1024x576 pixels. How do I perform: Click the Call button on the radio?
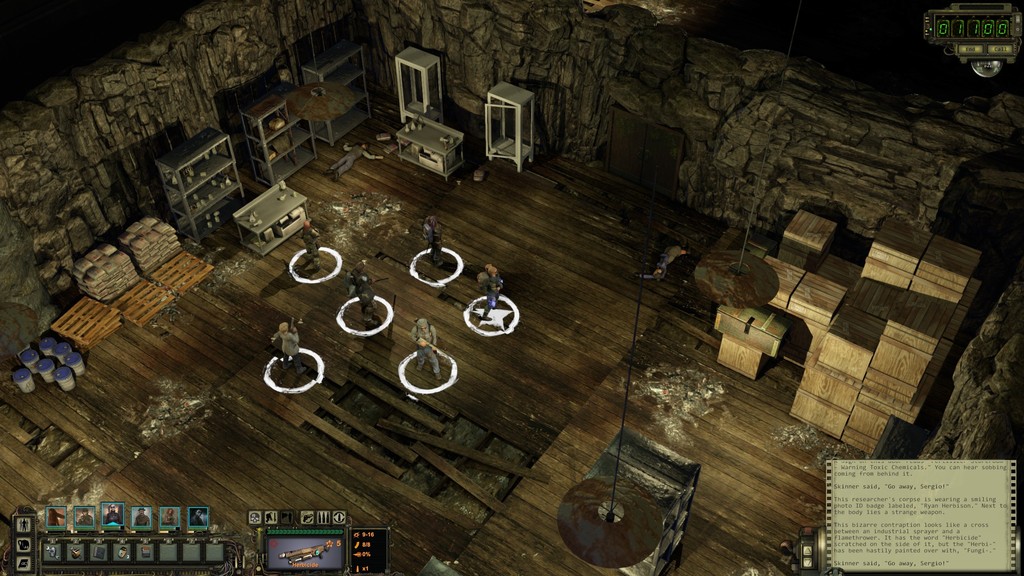pos(998,49)
